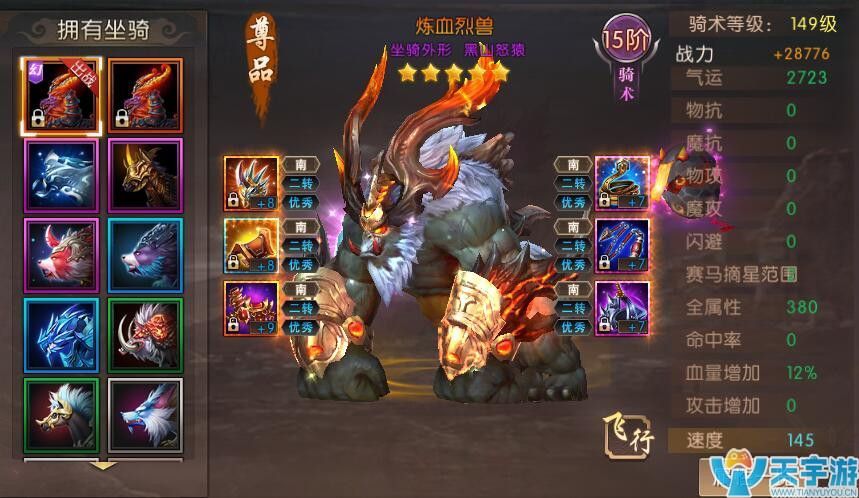
Task: Open the golden saddle armor slot +8
Action: pos(251,245)
